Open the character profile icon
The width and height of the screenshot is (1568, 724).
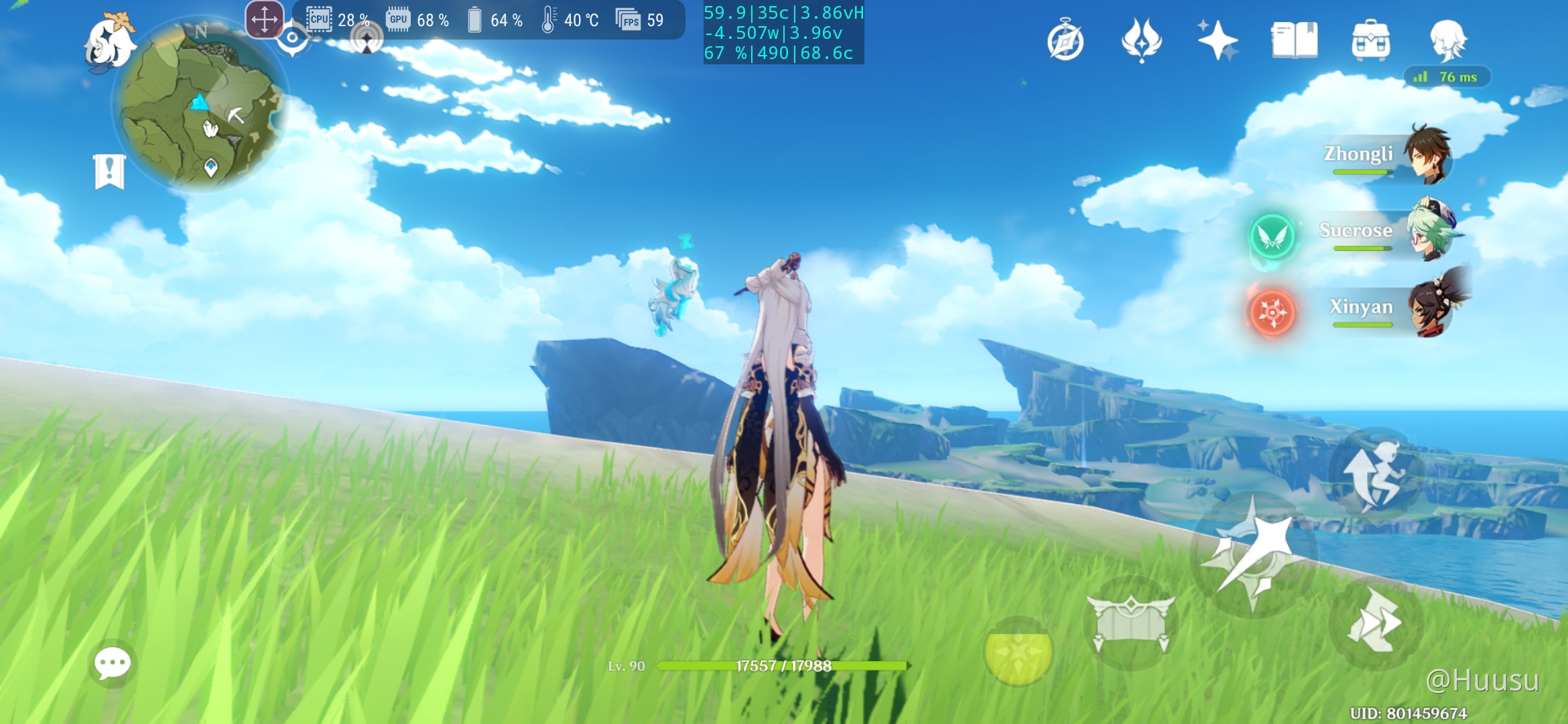(1447, 40)
